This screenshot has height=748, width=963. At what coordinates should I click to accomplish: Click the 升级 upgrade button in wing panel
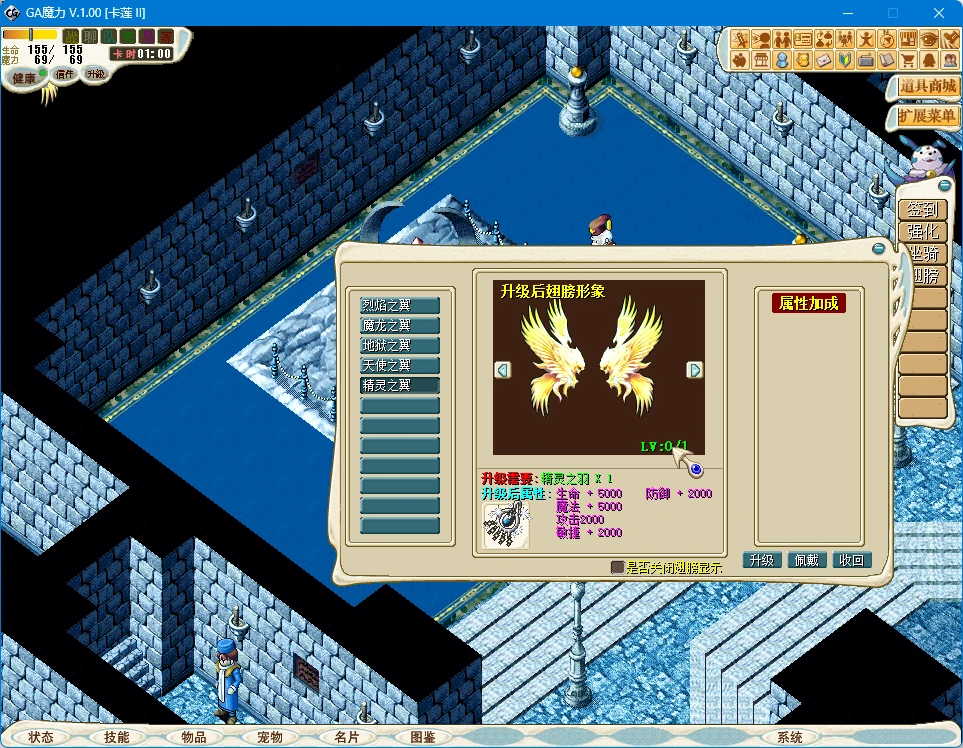tap(762, 560)
